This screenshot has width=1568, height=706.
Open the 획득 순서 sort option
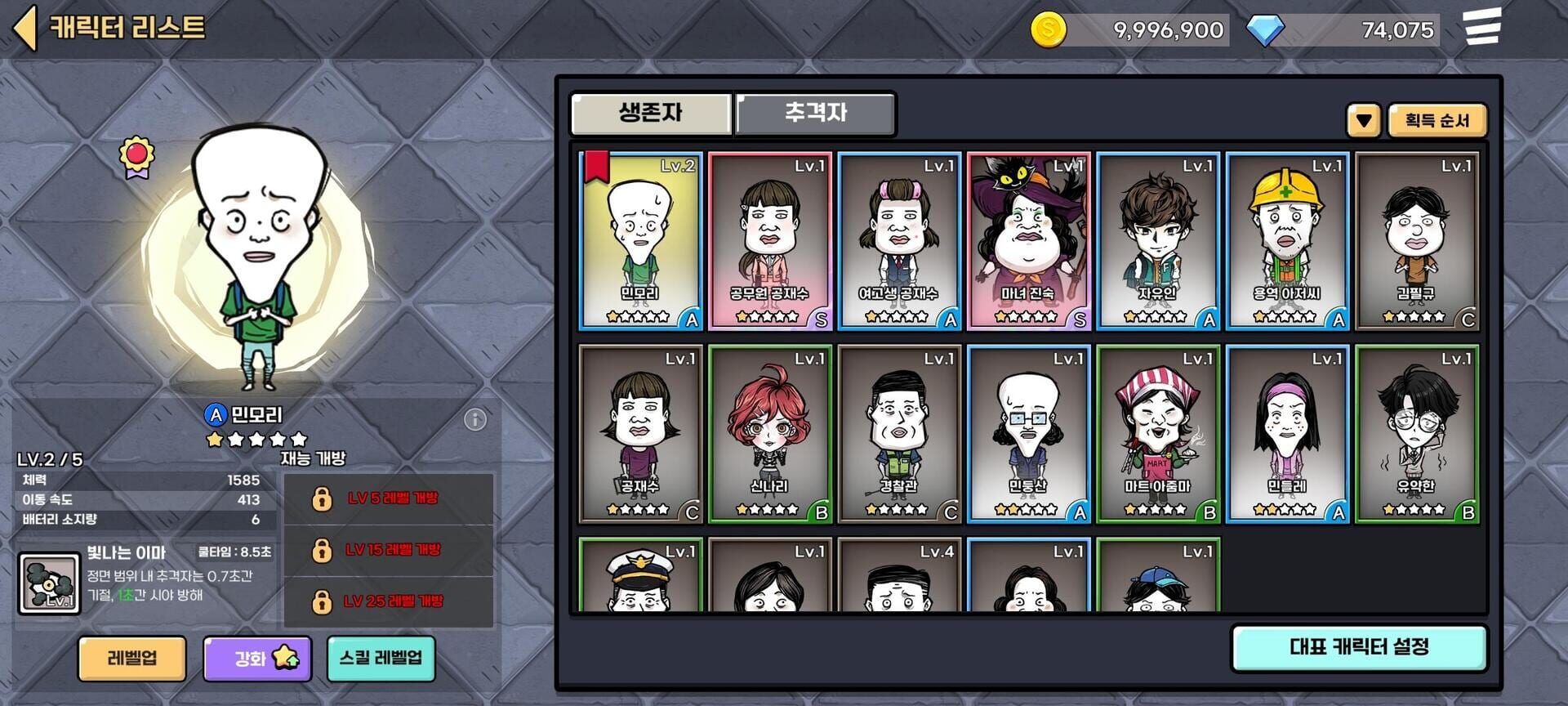tap(1439, 120)
